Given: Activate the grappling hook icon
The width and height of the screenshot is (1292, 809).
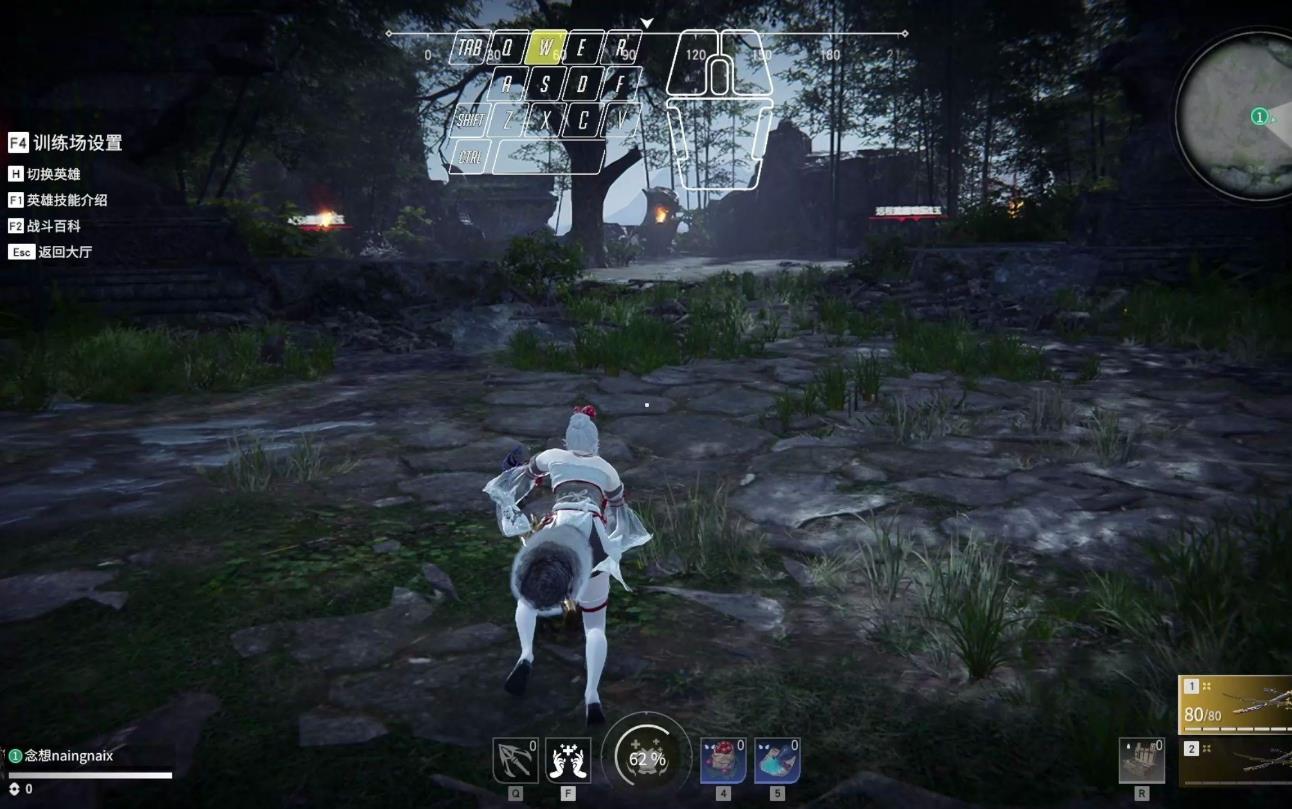Looking at the screenshot, I should [515, 761].
